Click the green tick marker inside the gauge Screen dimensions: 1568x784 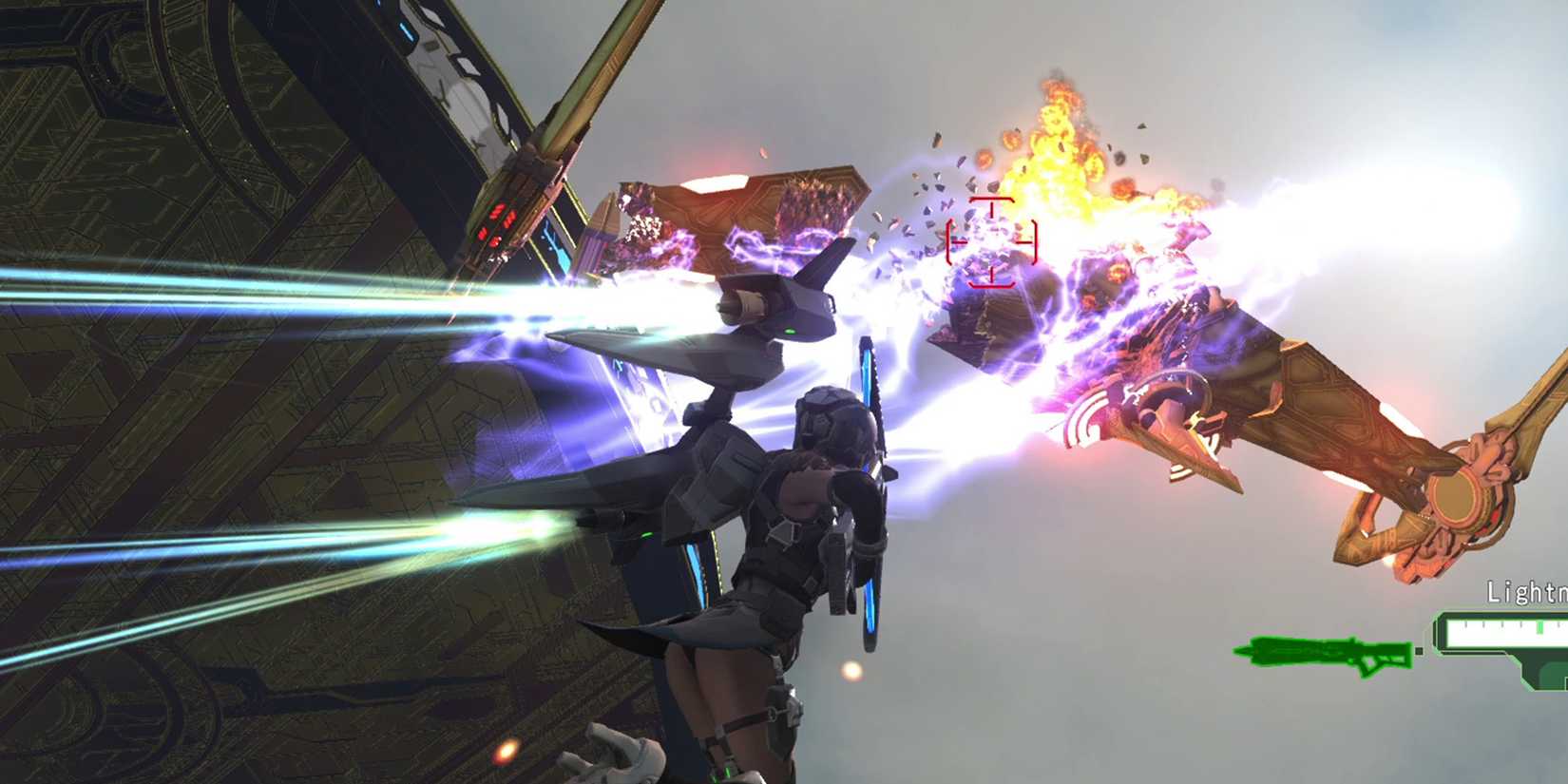click(x=1540, y=627)
